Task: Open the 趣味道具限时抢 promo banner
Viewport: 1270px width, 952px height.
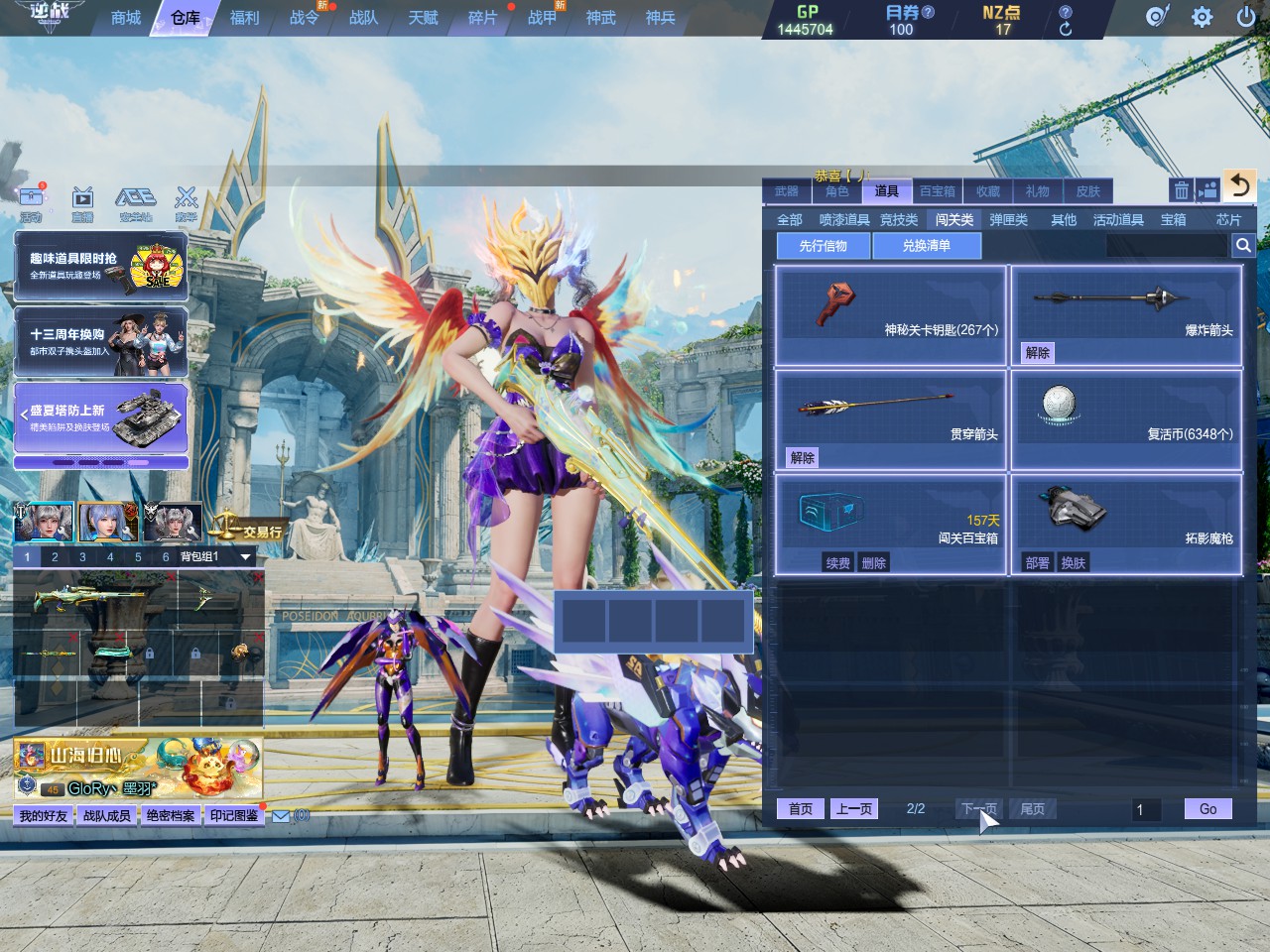Action: click(x=100, y=267)
